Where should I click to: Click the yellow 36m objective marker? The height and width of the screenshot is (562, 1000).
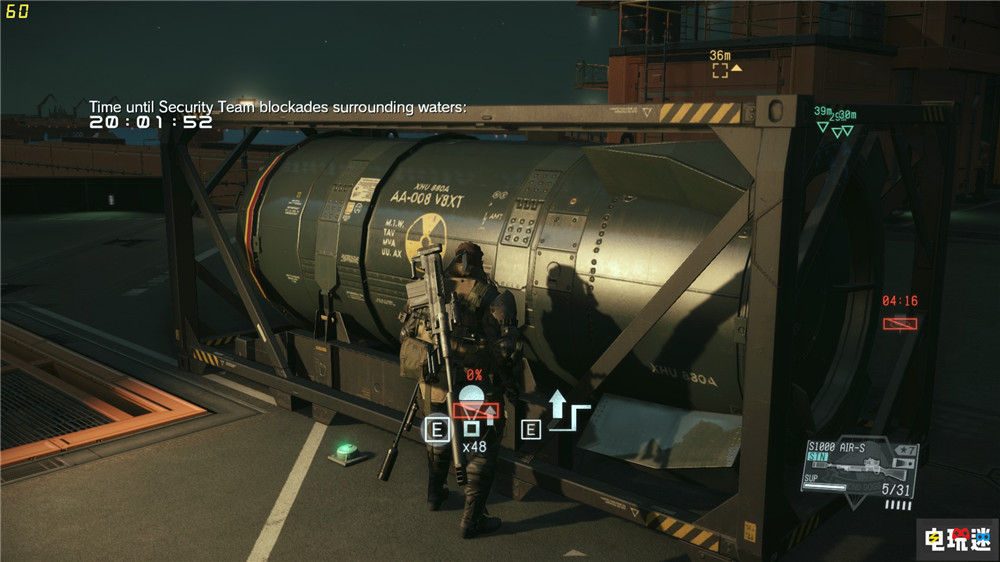720,70
